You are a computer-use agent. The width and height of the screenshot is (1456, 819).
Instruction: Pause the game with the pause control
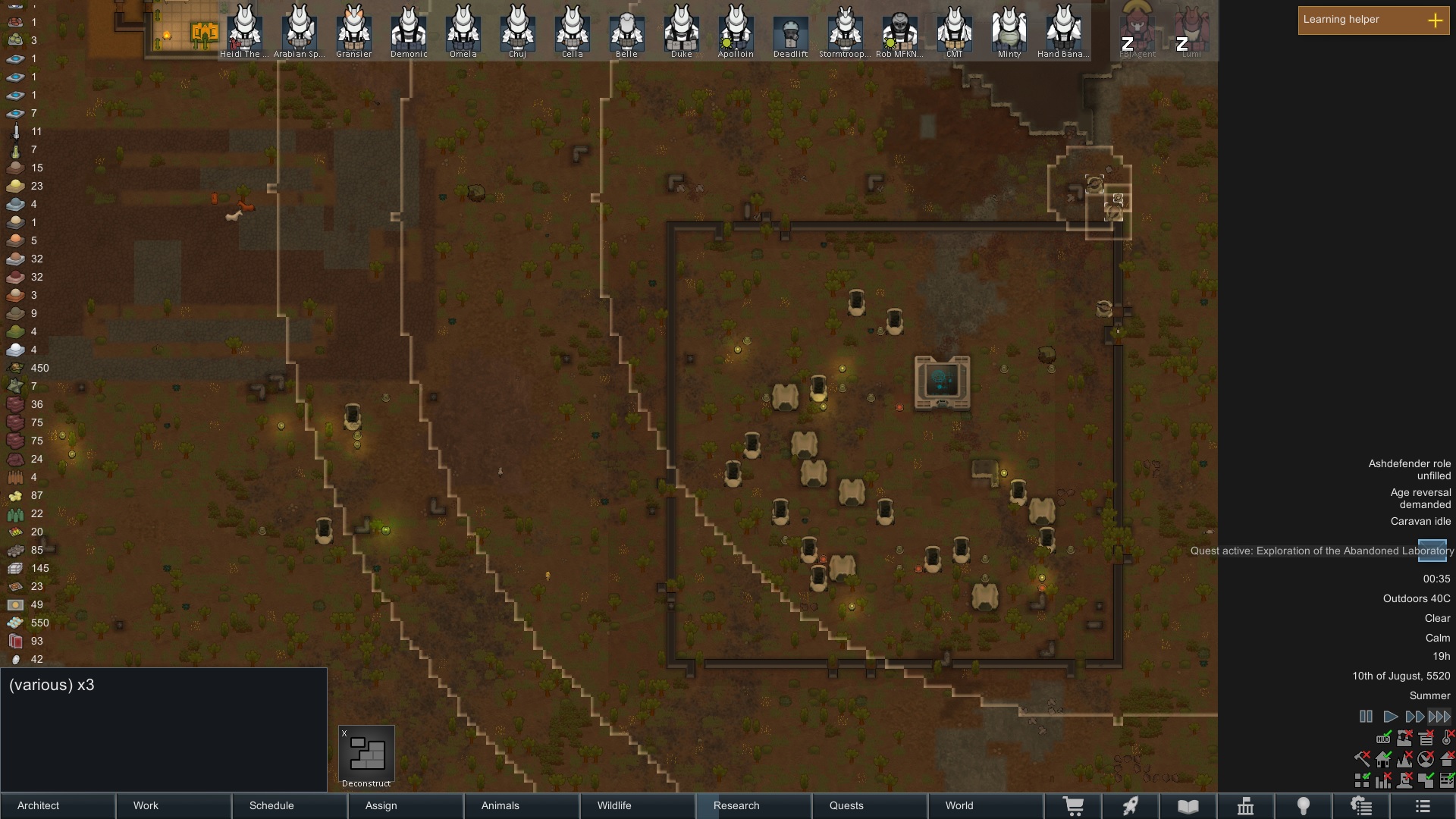(1366, 716)
